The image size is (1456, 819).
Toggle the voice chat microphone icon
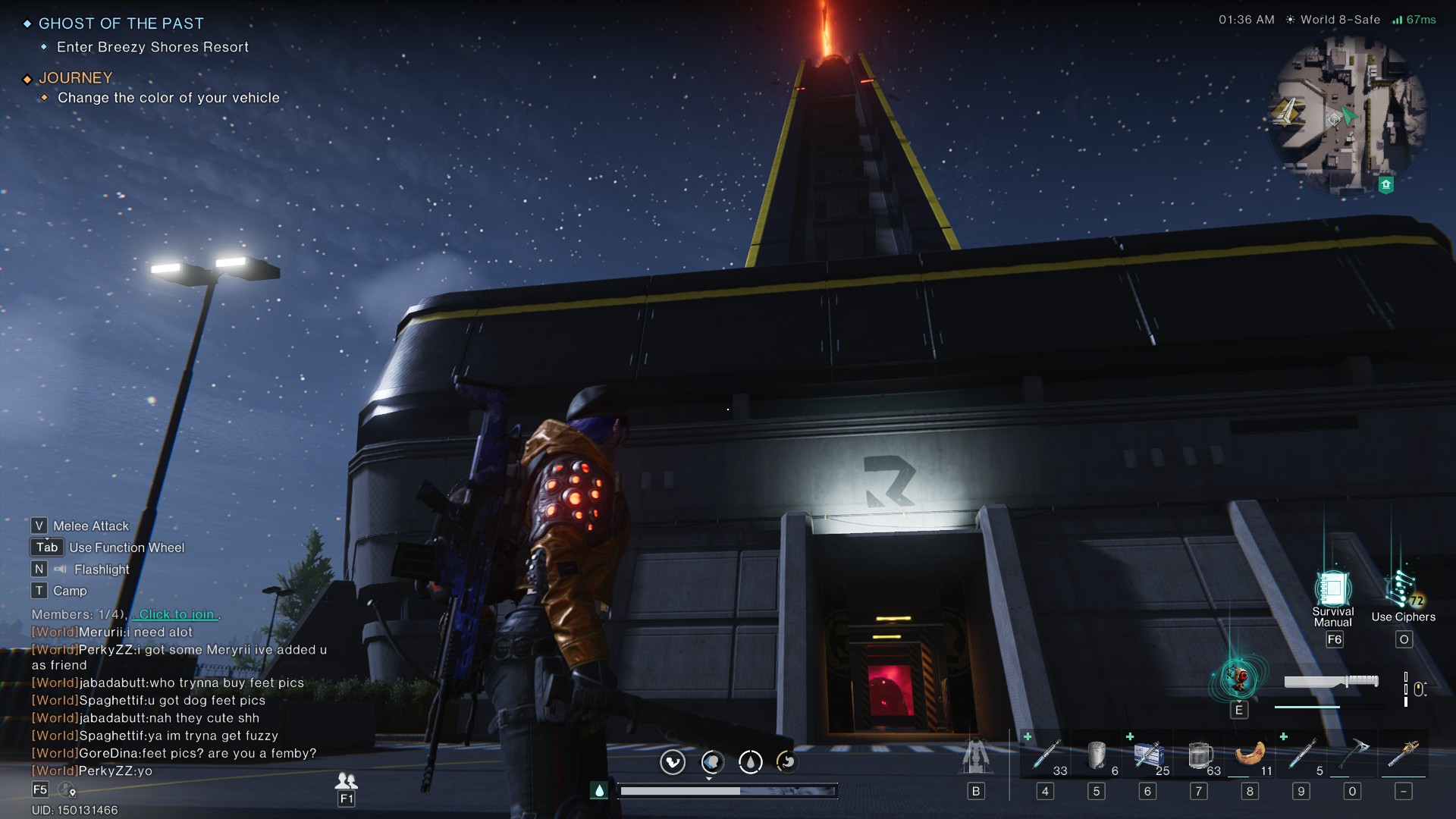(67, 790)
